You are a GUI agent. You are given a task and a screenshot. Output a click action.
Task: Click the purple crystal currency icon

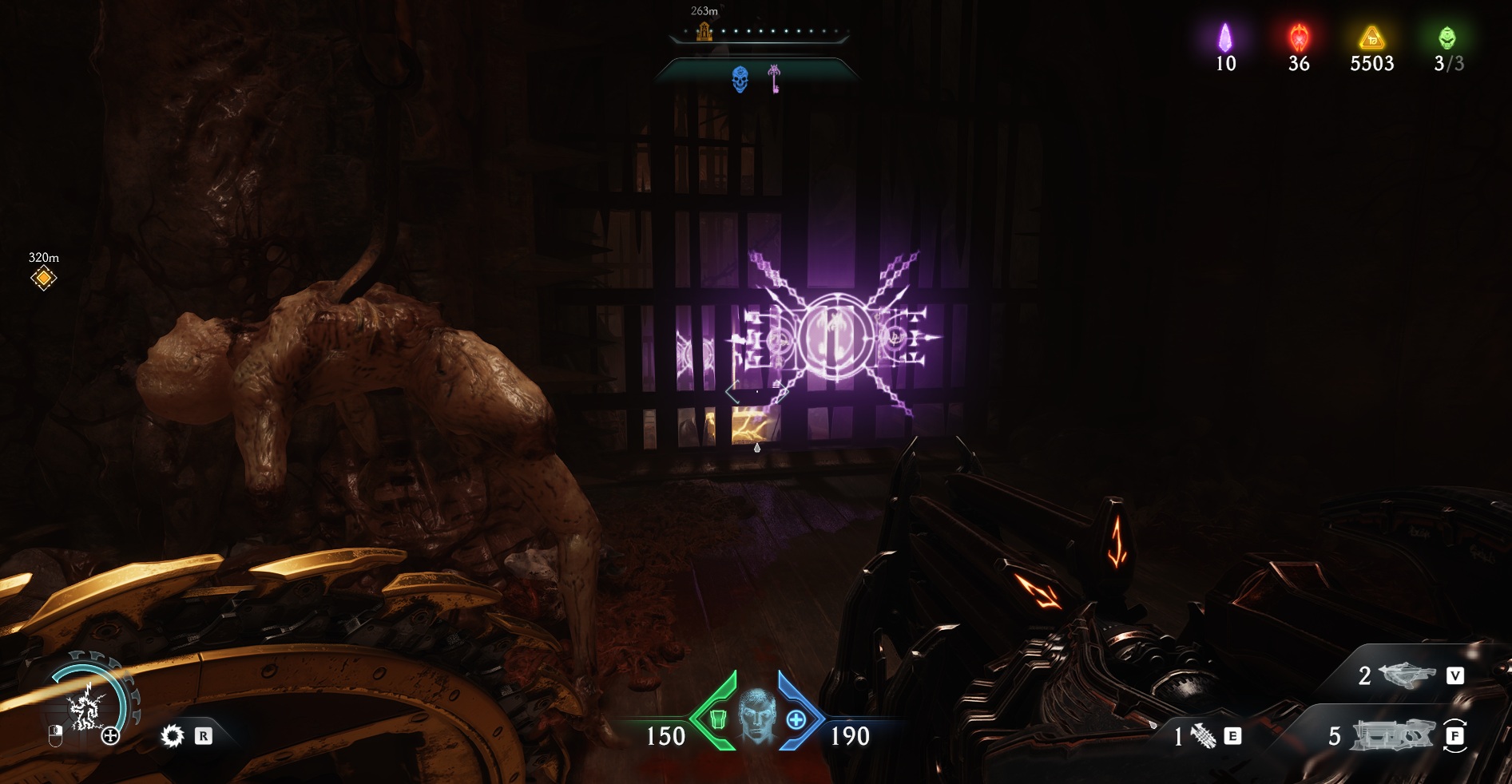click(x=1224, y=38)
